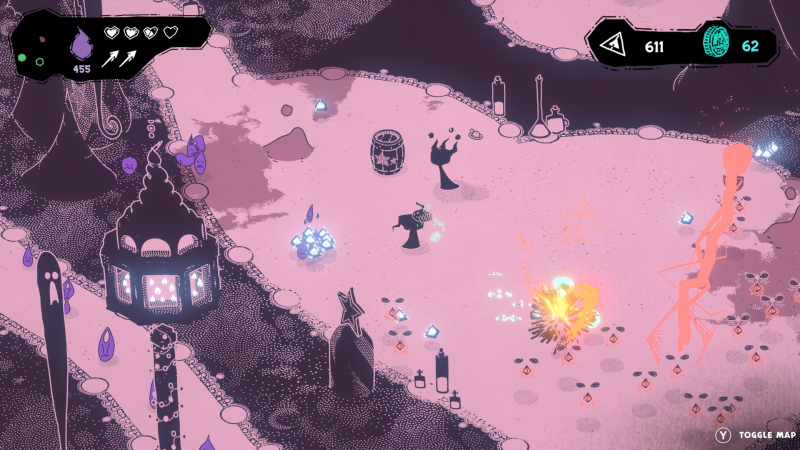Click the purple flame essence icon

click(80, 44)
